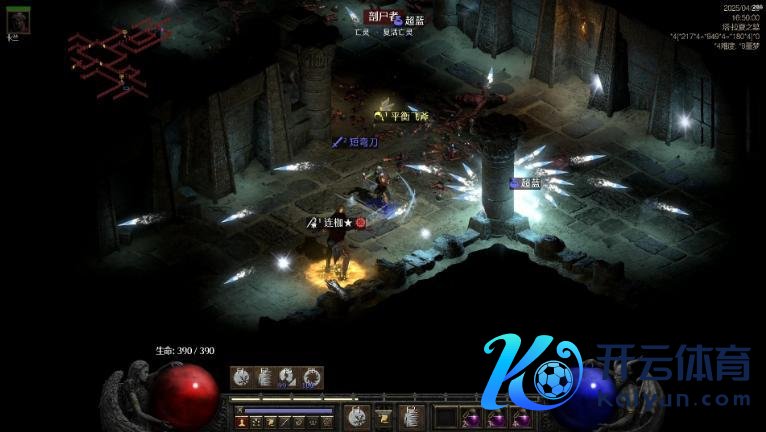Click the scroll button between the skill icons
This screenshot has height=432, width=766.
point(383,417)
